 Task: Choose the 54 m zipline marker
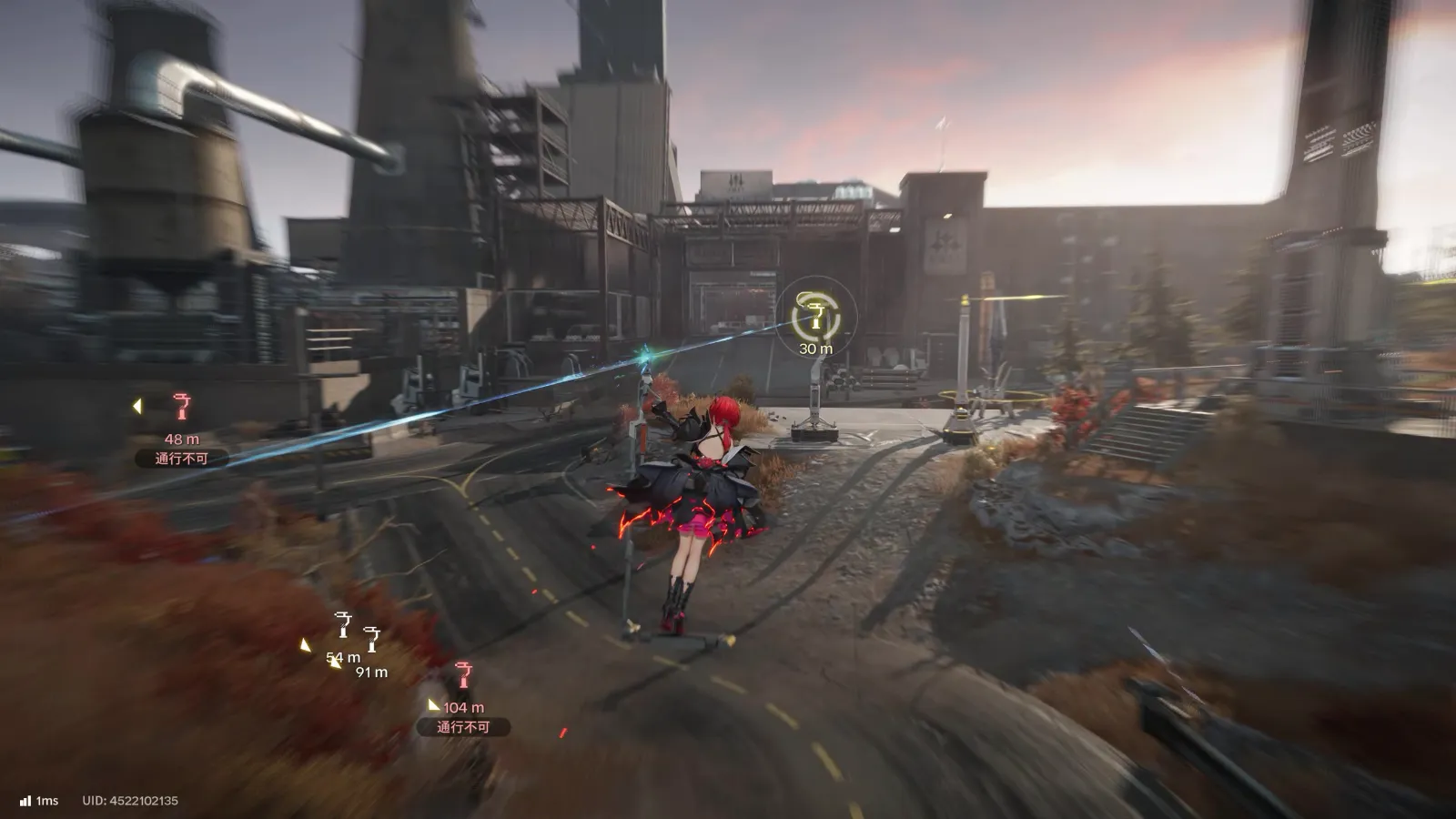(x=343, y=624)
